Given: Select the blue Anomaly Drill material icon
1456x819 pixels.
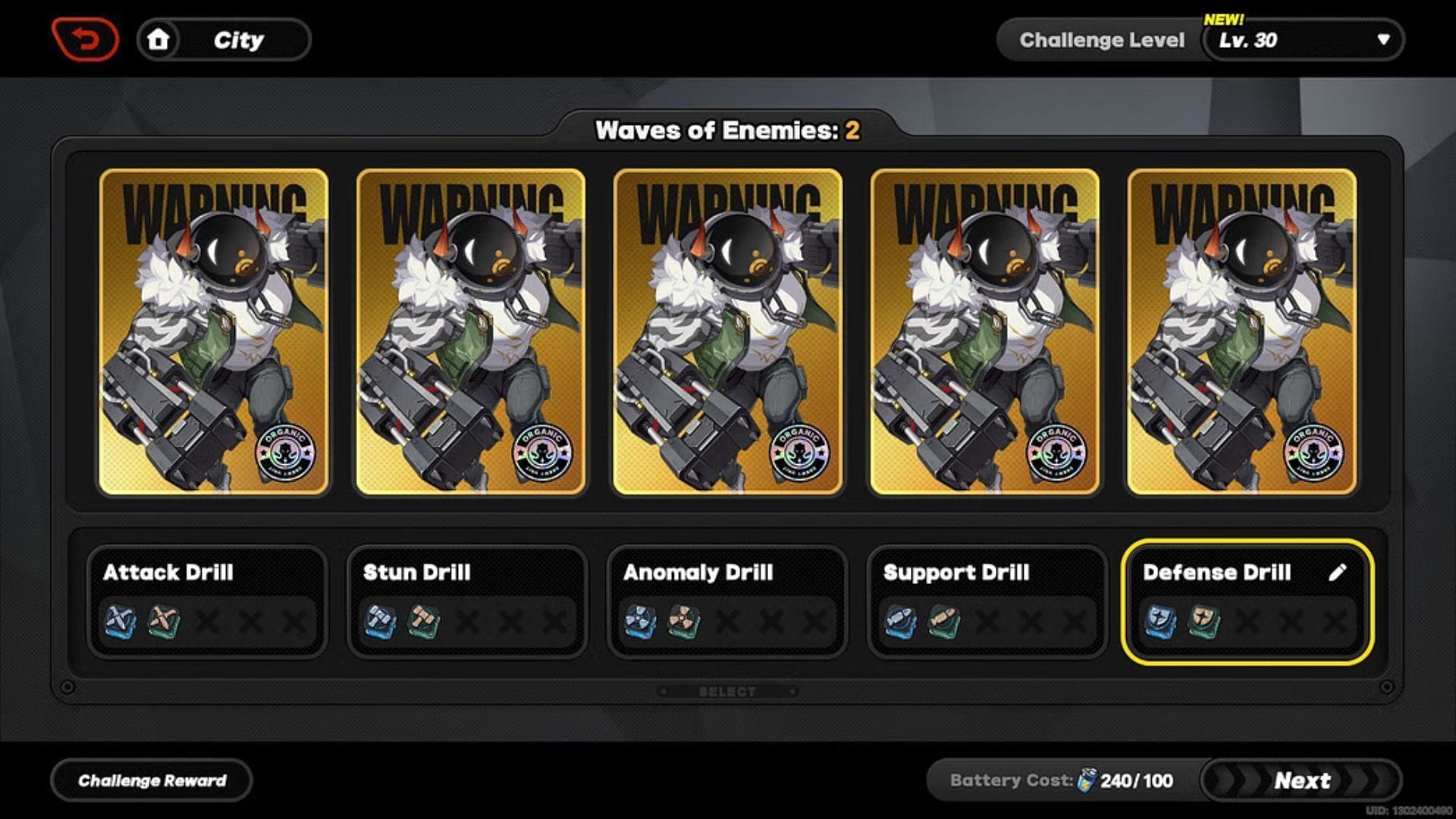Looking at the screenshot, I should point(639,620).
